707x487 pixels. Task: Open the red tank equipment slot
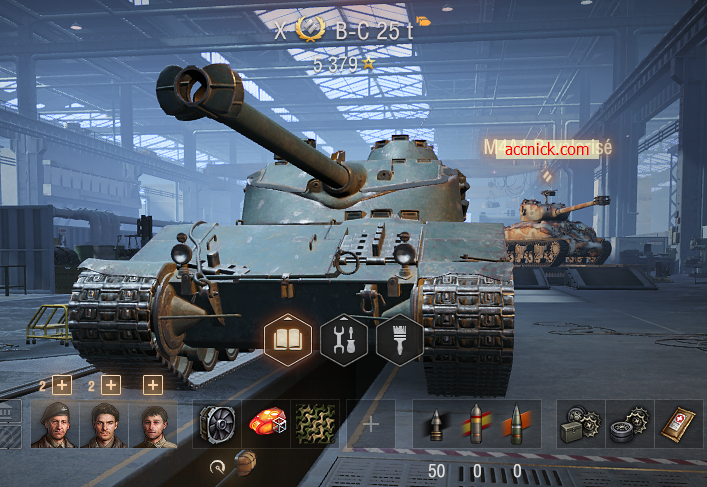(x=266, y=424)
